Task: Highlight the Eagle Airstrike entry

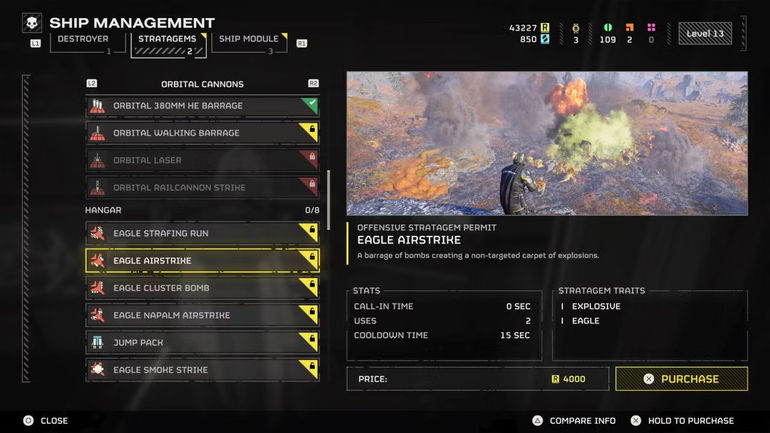Action: point(202,261)
